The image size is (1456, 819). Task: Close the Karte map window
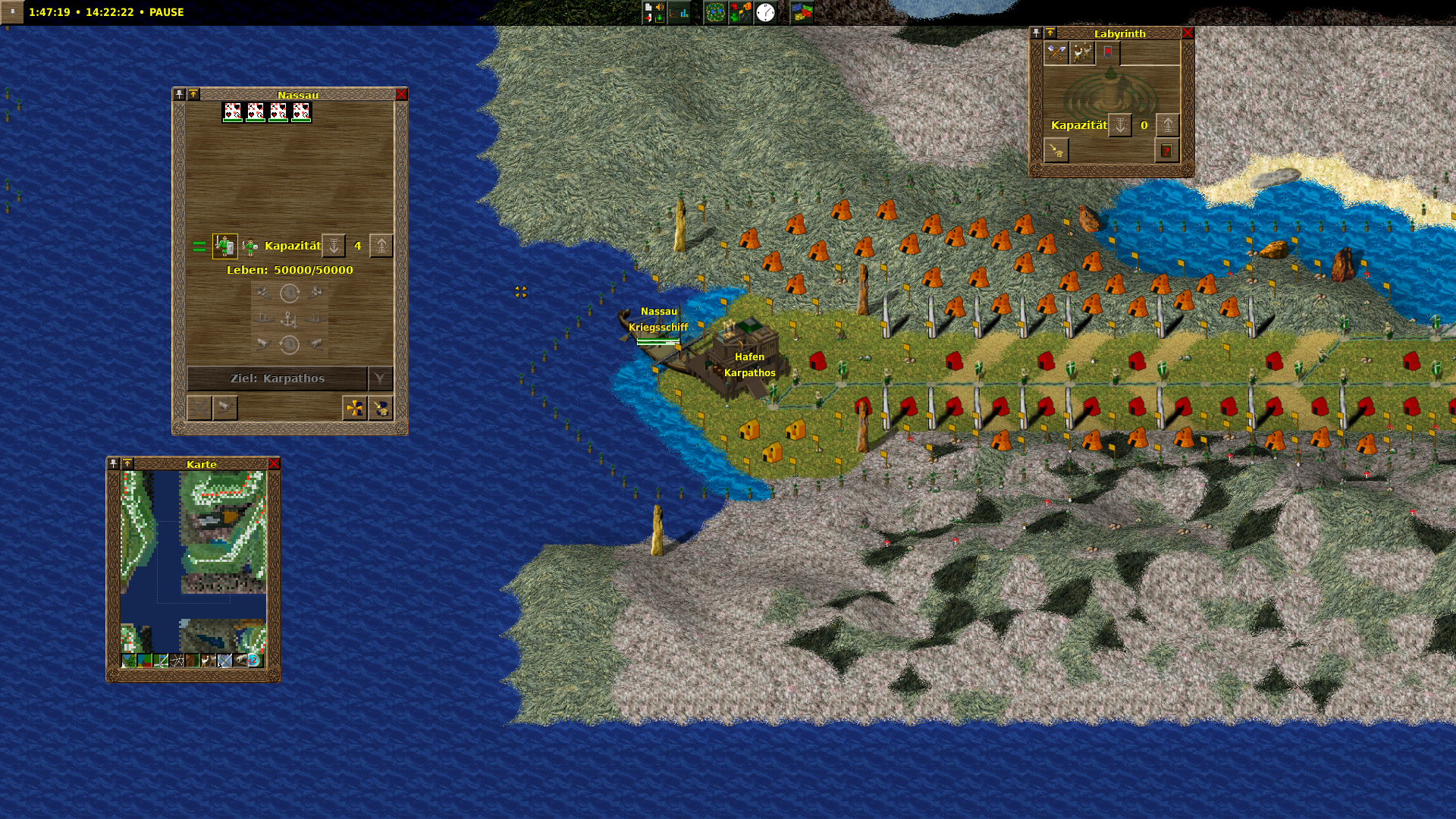[274, 464]
